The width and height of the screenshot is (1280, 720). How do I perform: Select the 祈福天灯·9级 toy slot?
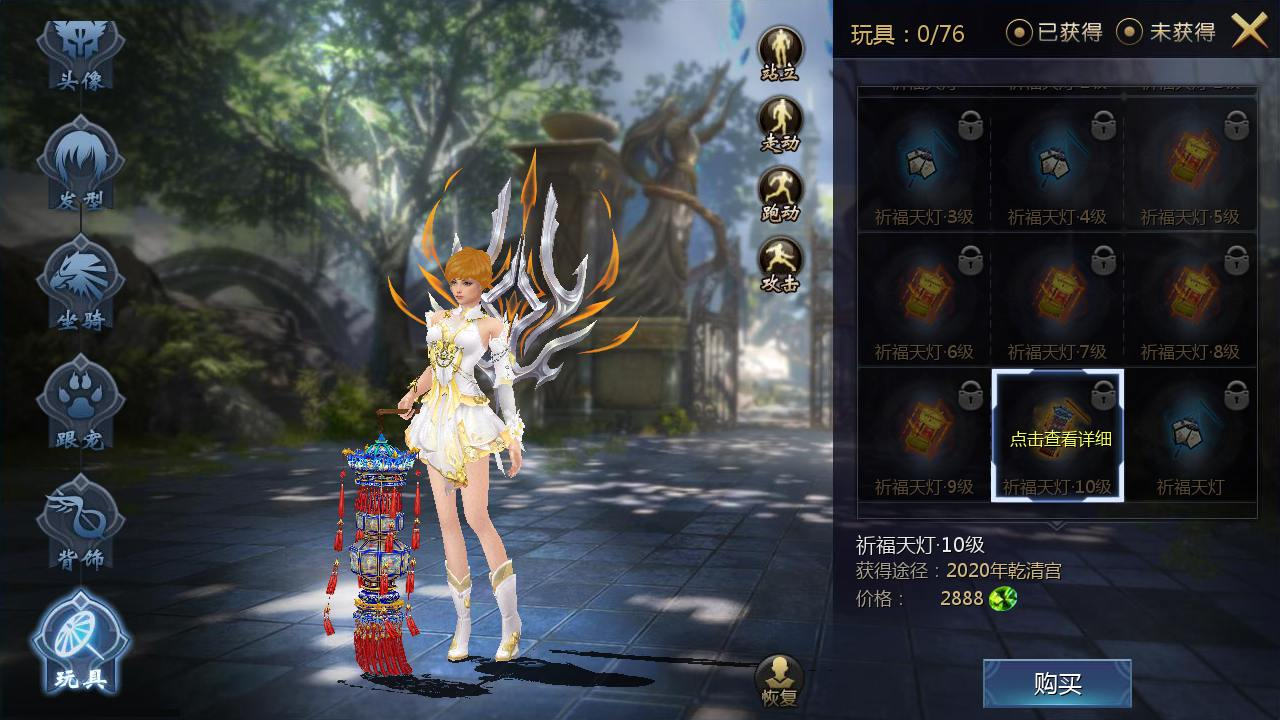tap(924, 434)
